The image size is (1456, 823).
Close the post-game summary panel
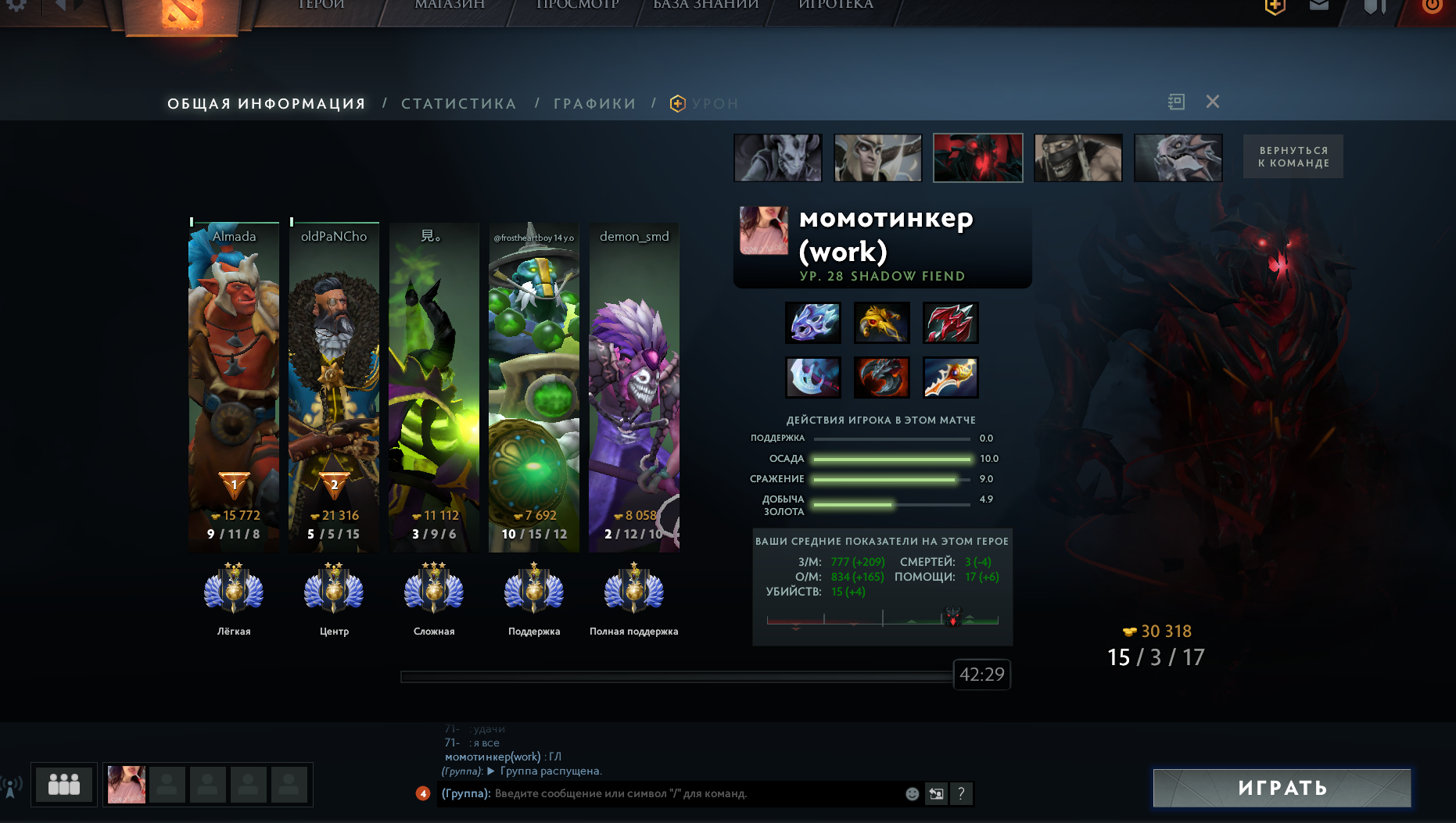click(x=1212, y=102)
